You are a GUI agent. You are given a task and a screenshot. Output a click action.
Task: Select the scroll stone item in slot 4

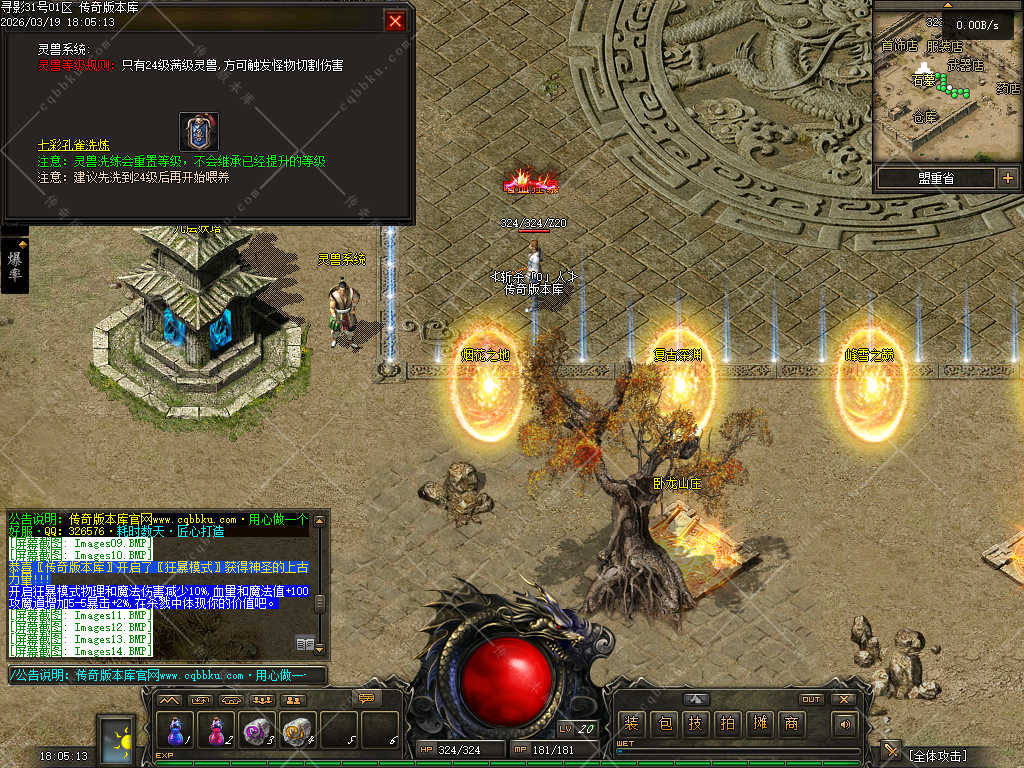[297, 730]
